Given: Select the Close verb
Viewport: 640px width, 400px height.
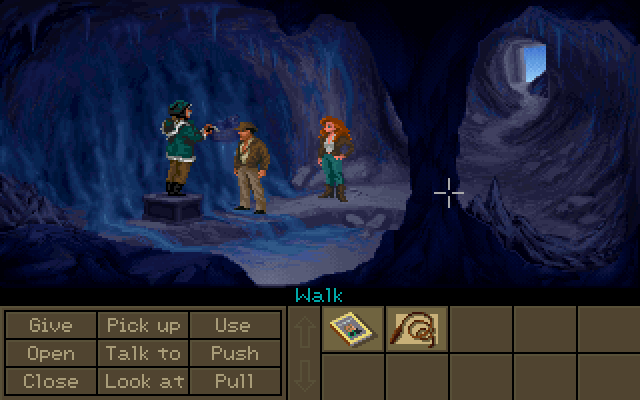Looking at the screenshot, I should (x=51, y=381).
